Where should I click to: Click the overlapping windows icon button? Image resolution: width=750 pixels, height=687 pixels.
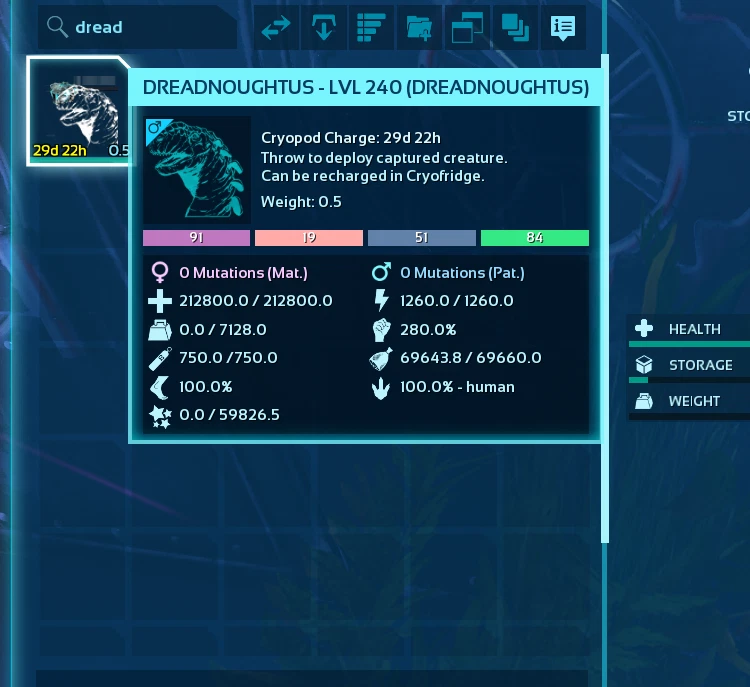[468, 28]
